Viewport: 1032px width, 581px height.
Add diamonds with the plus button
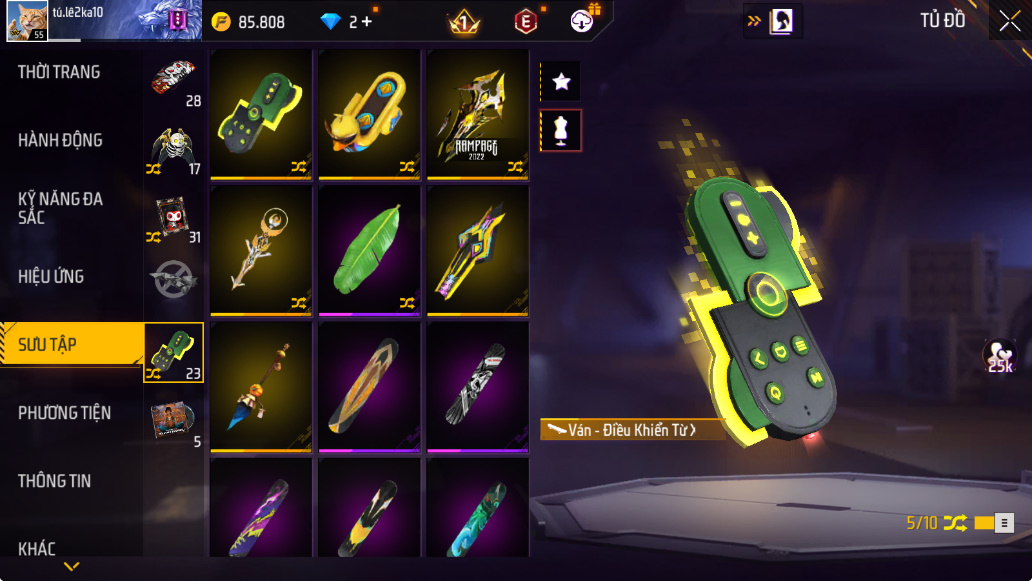tap(367, 22)
